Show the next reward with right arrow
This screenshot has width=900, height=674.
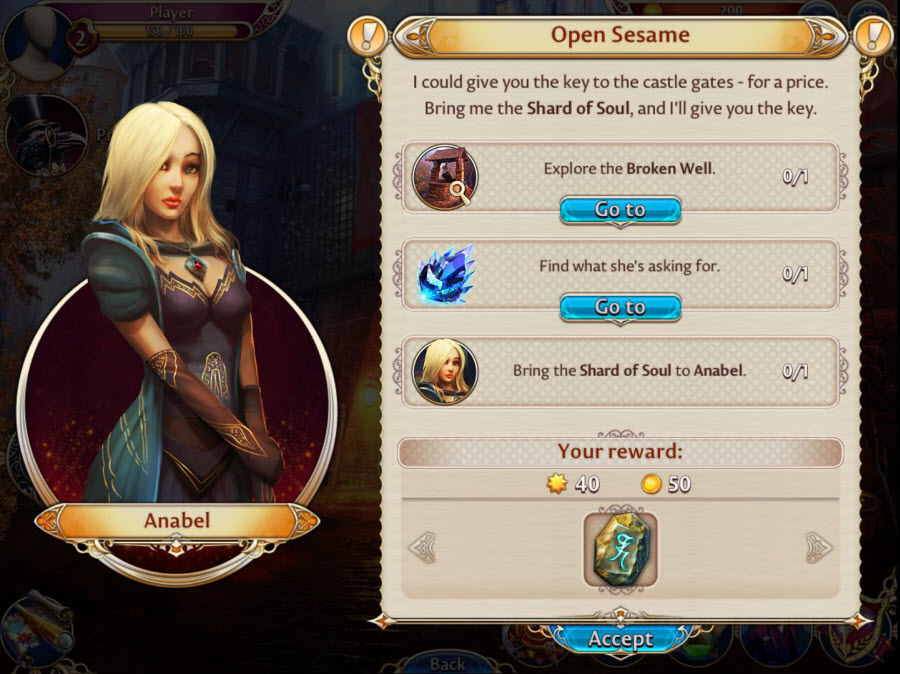click(x=818, y=547)
